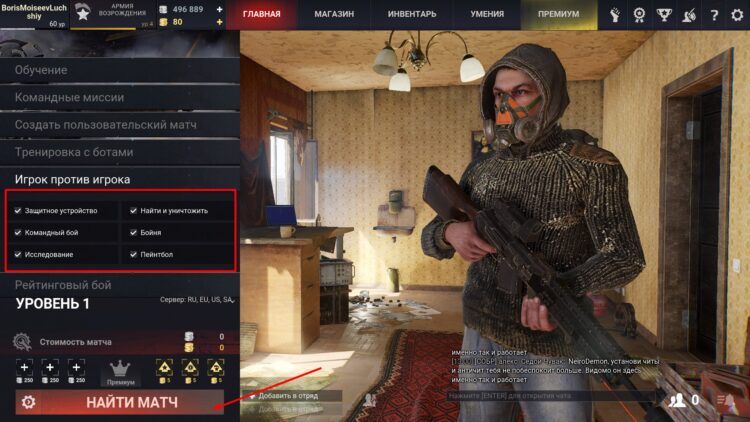Click the trophy icon in top bar
750x422 pixels.
[x=664, y=15]
